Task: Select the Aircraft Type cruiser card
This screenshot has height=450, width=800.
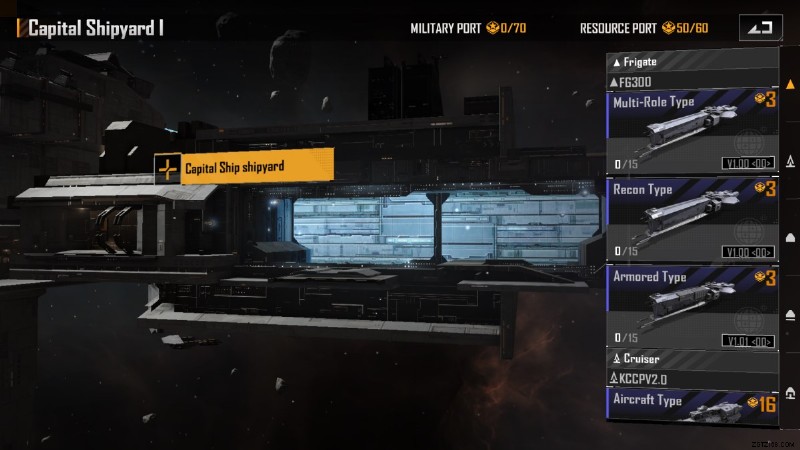Action: coord(692,403)
